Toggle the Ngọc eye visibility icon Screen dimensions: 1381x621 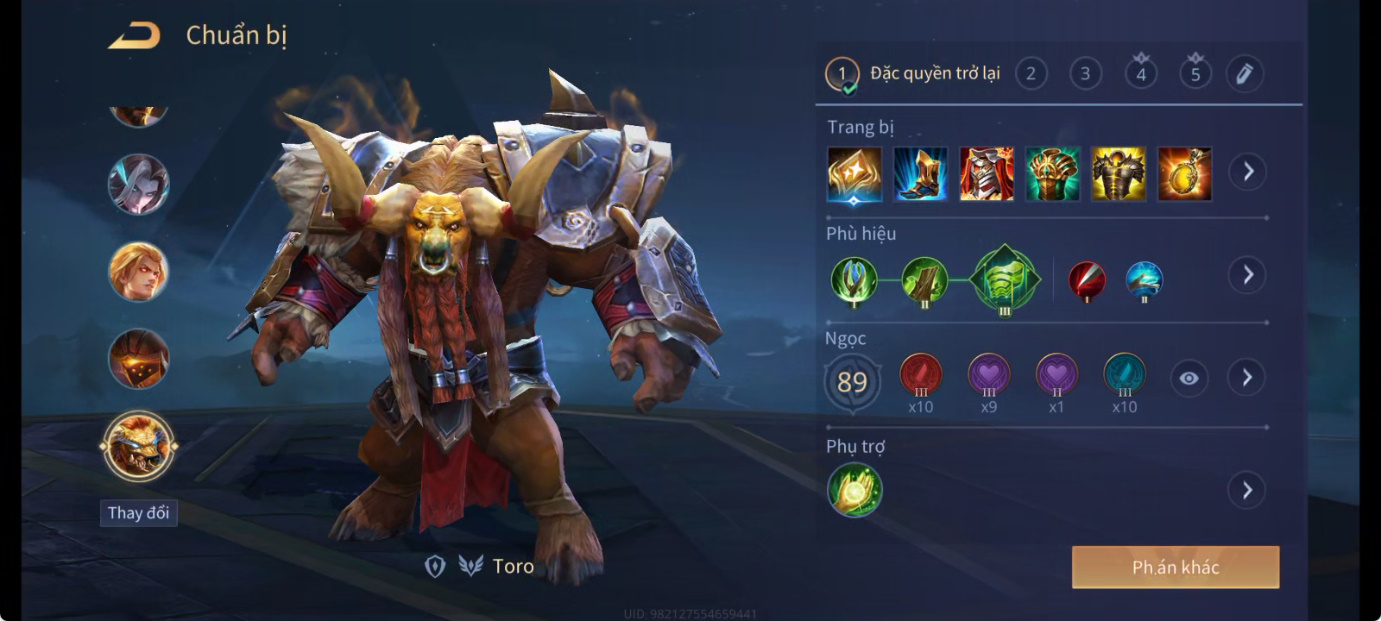pos(1188,378)
